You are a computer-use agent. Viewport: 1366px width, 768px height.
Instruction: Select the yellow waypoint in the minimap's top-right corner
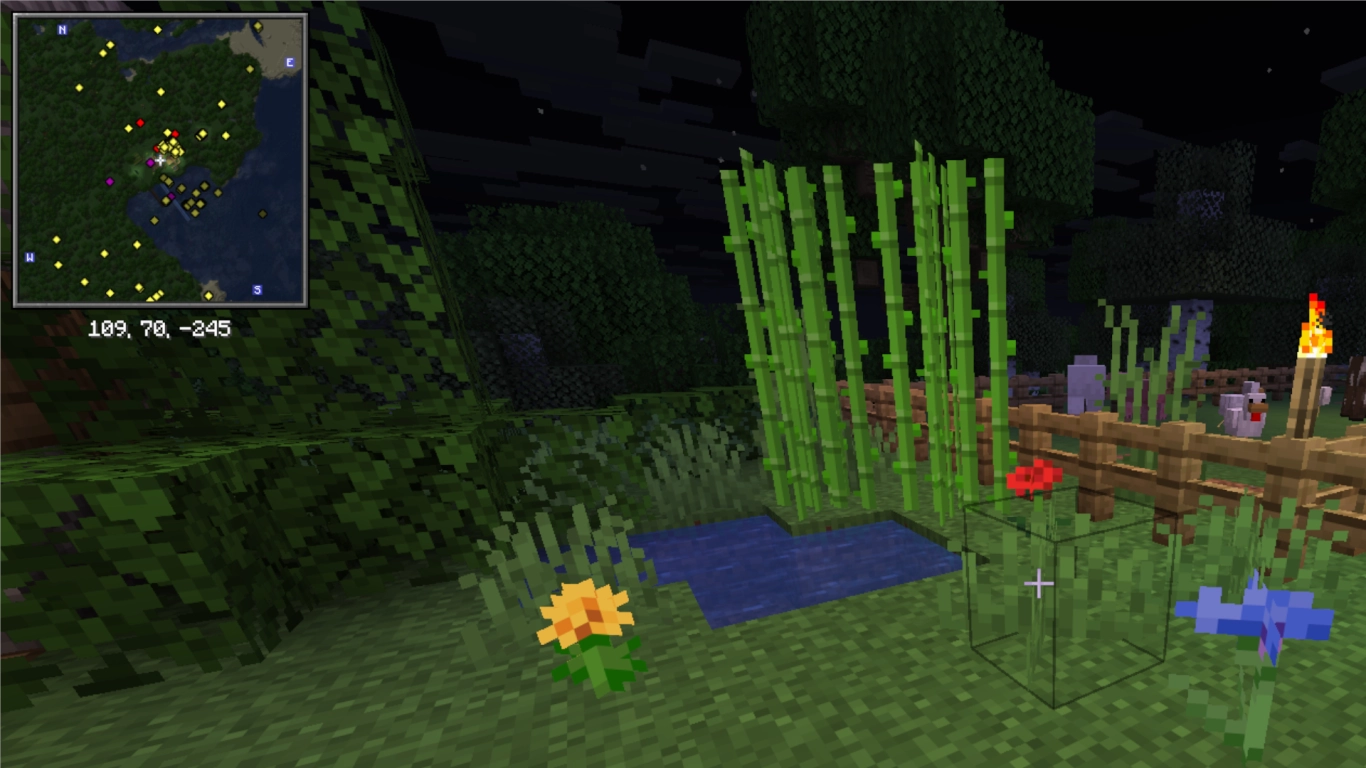pos(257,26)
